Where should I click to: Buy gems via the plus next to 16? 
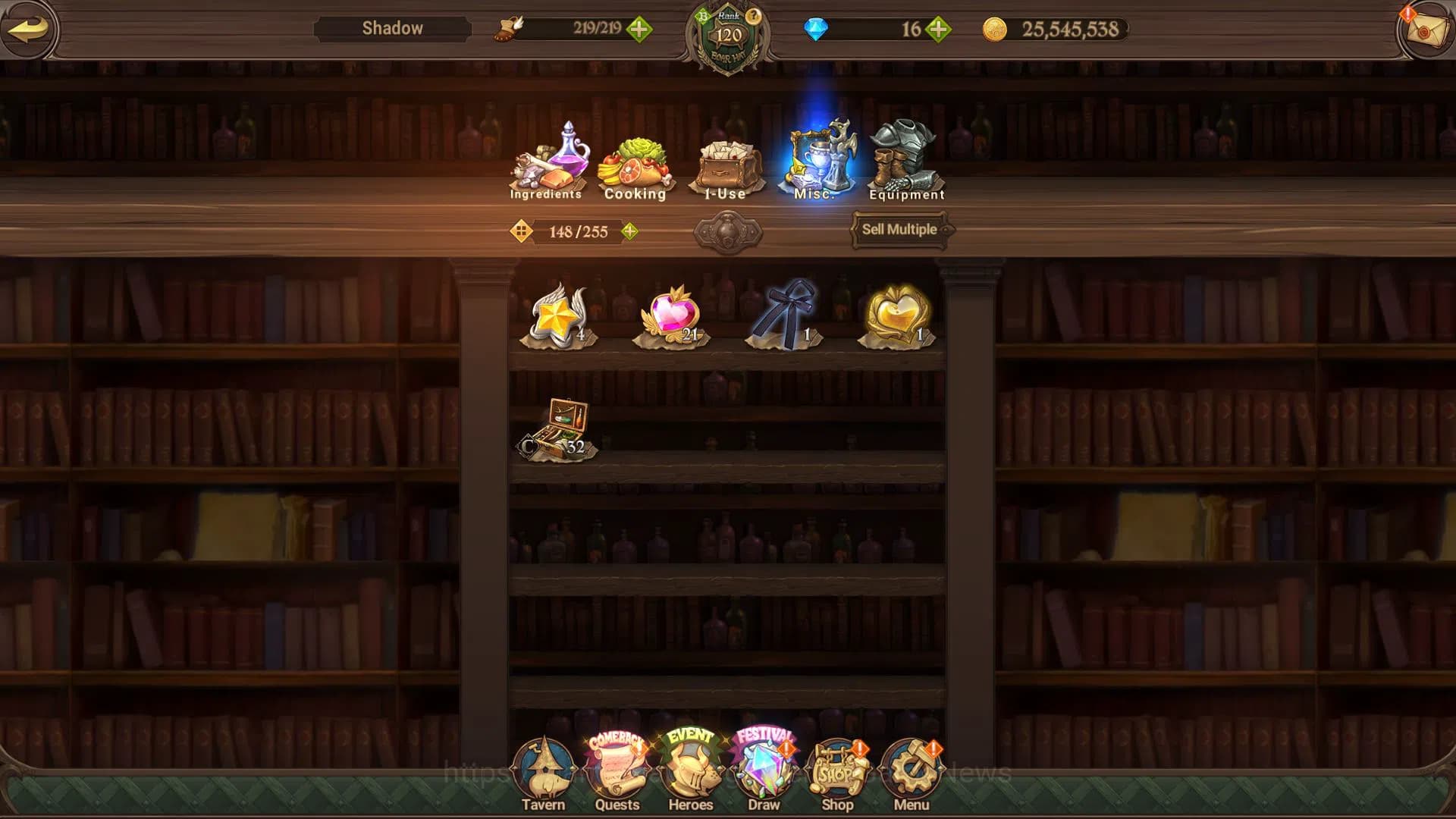click(x=939, y=30)
